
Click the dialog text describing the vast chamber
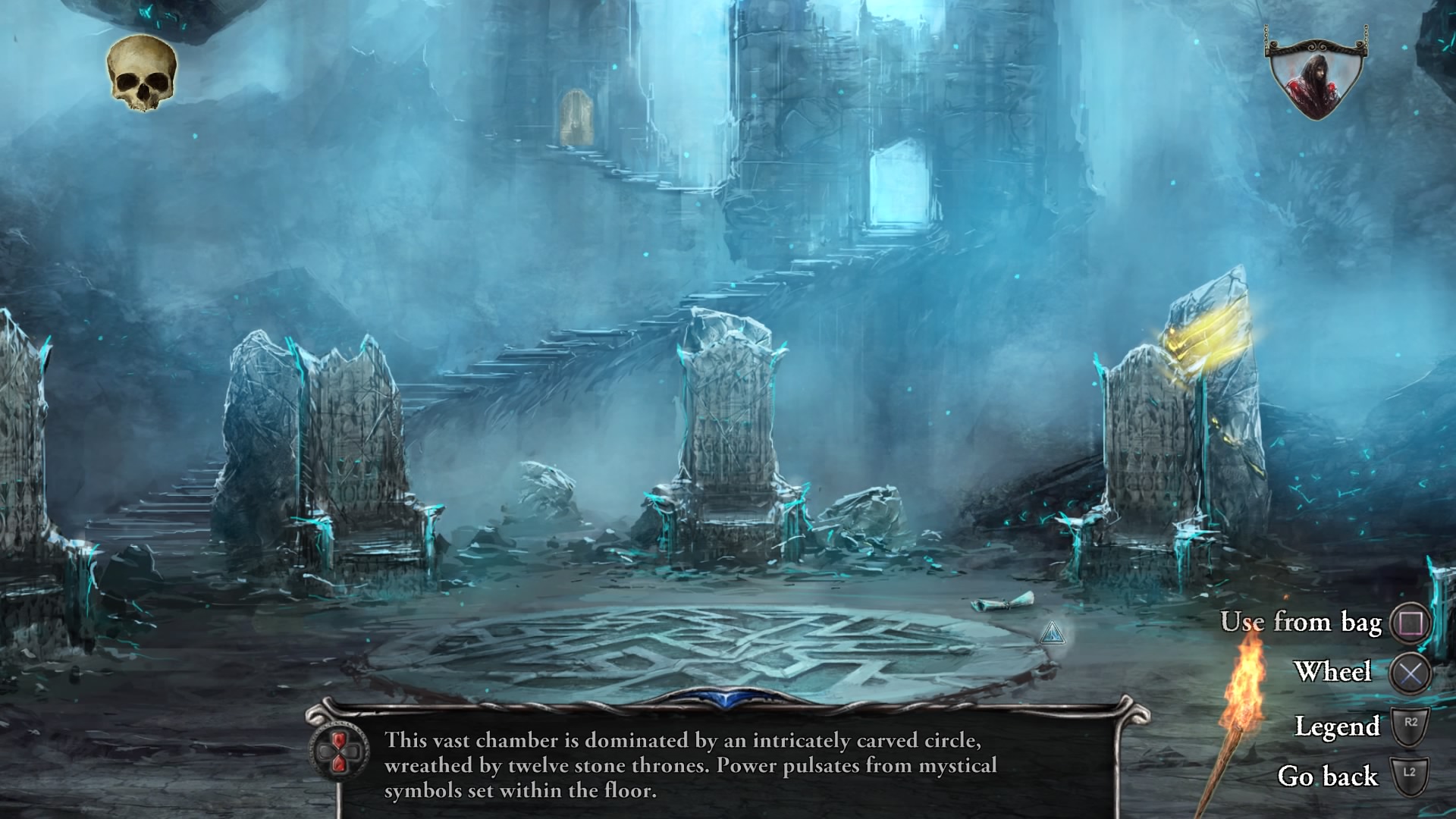tap(682, 766)
